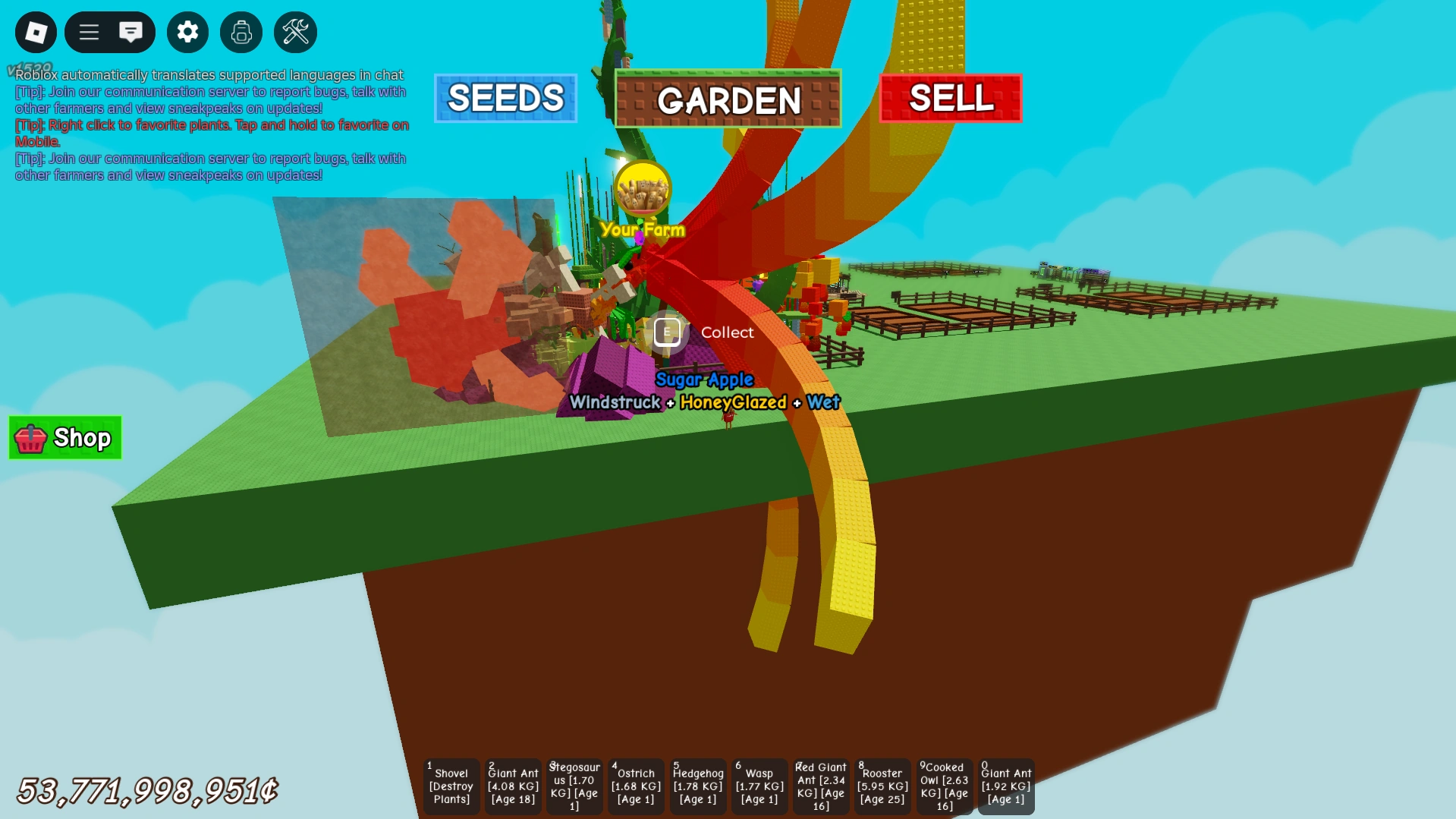
Task: Open the SEEDS shop tab
Action: point(505,98)
